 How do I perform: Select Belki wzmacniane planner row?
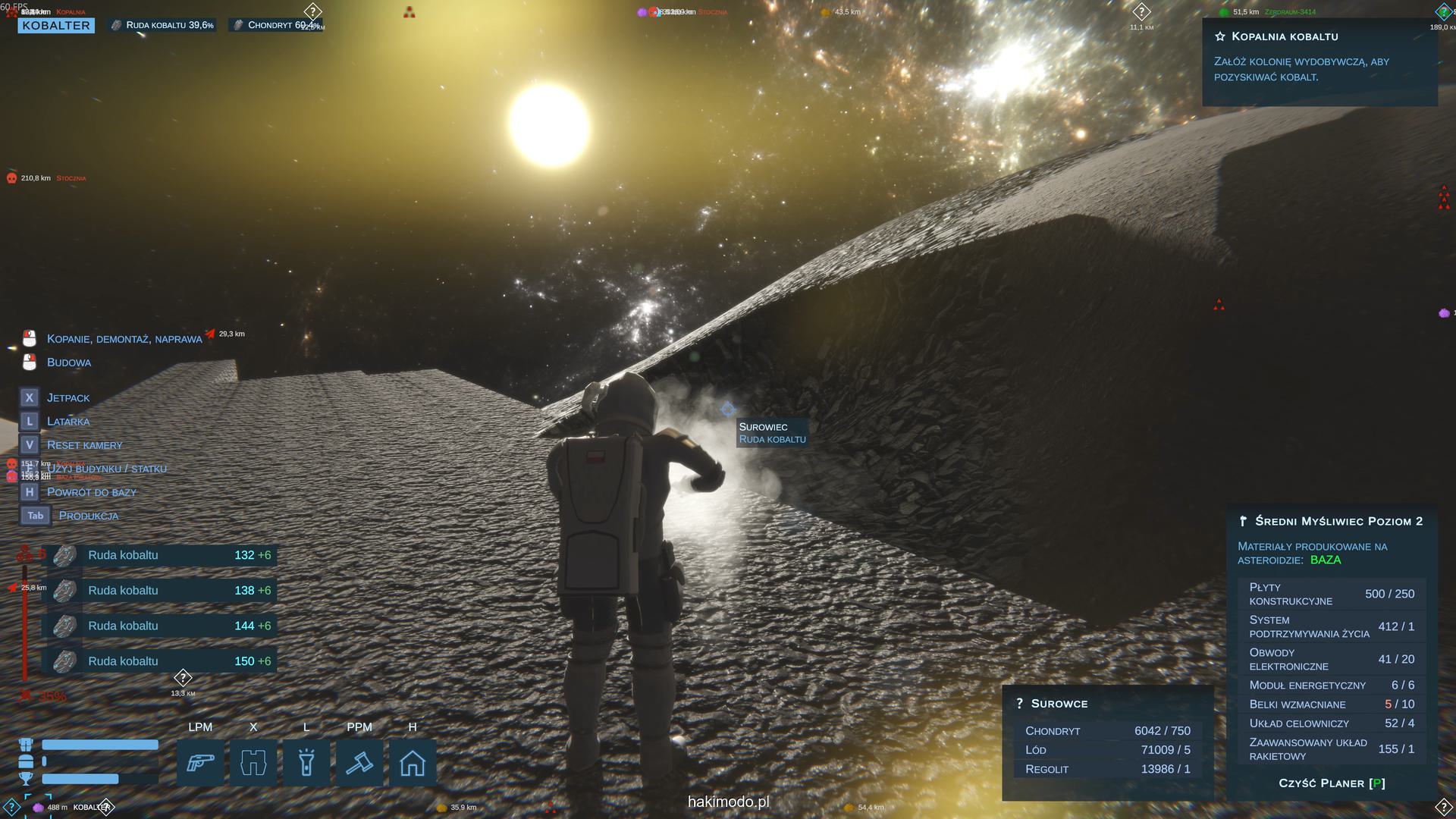pyautogui.click(x=1332, y=704)
